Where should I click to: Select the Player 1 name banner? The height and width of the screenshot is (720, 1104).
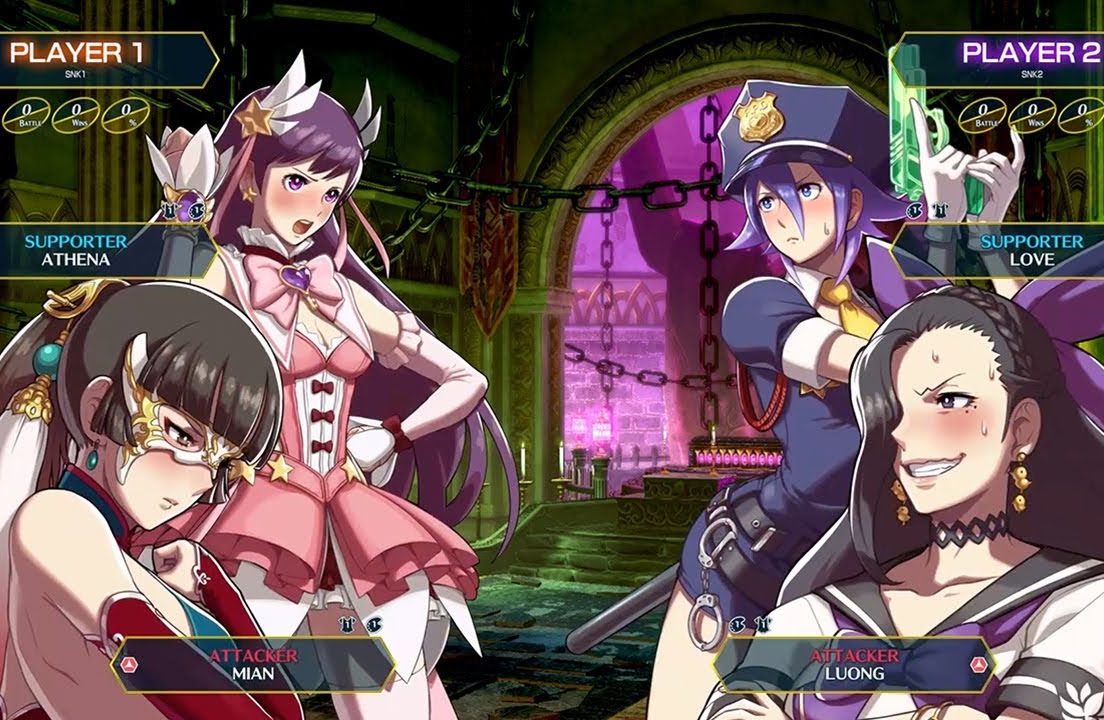[100, 58]
